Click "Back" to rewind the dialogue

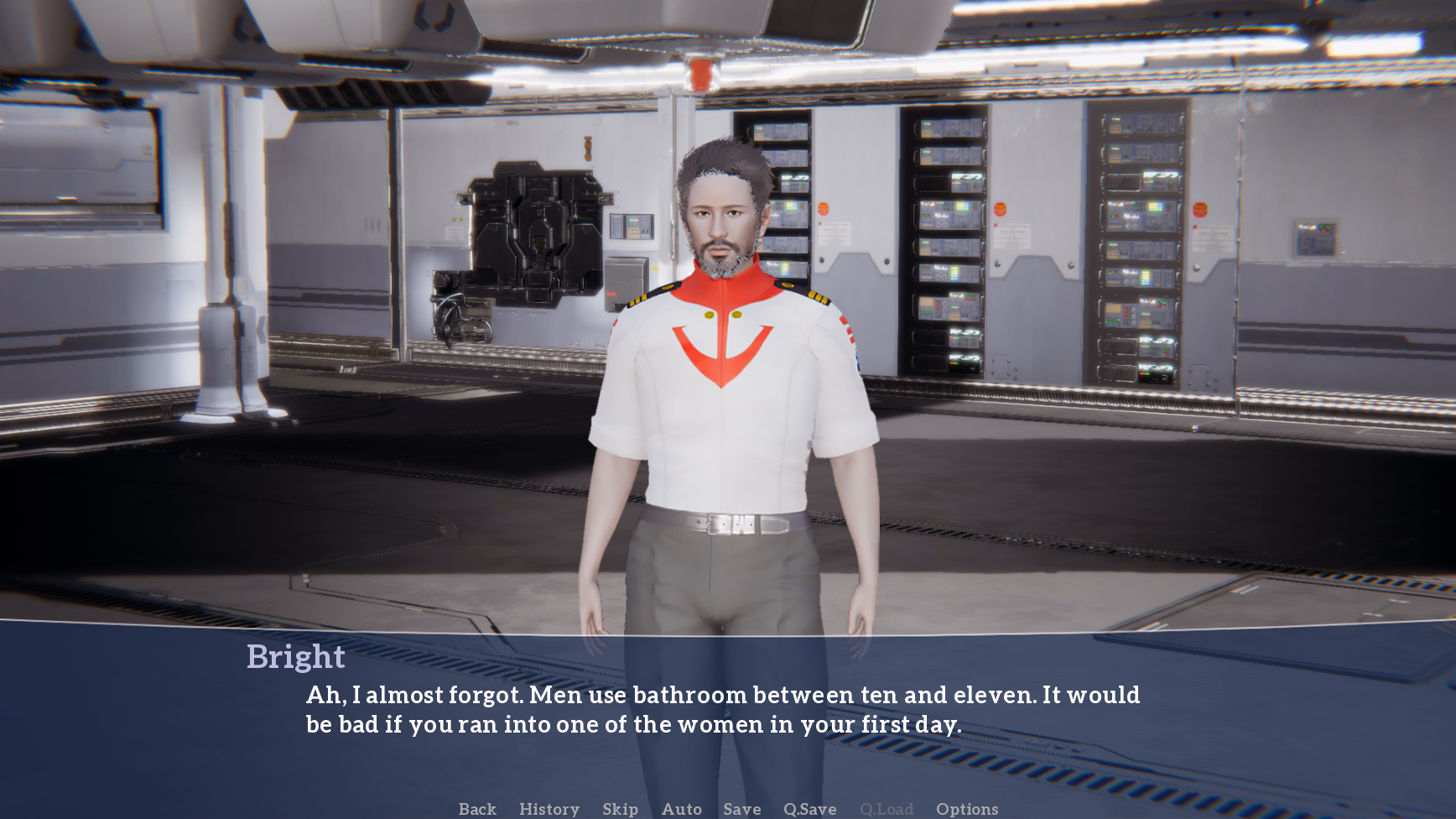click(x=476, y=809)
